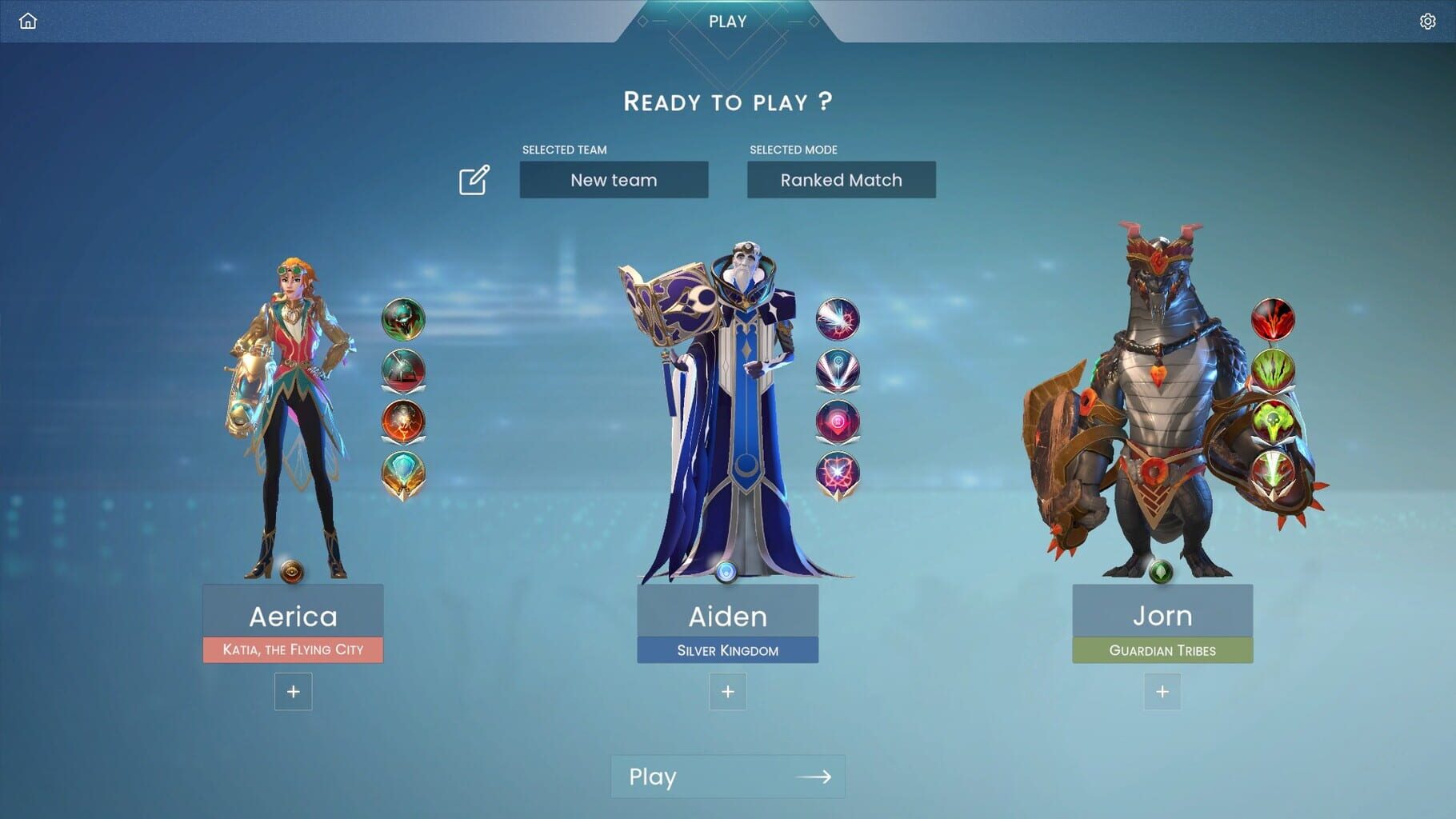Toggle the home button in the top bar

tap(28, 21)
